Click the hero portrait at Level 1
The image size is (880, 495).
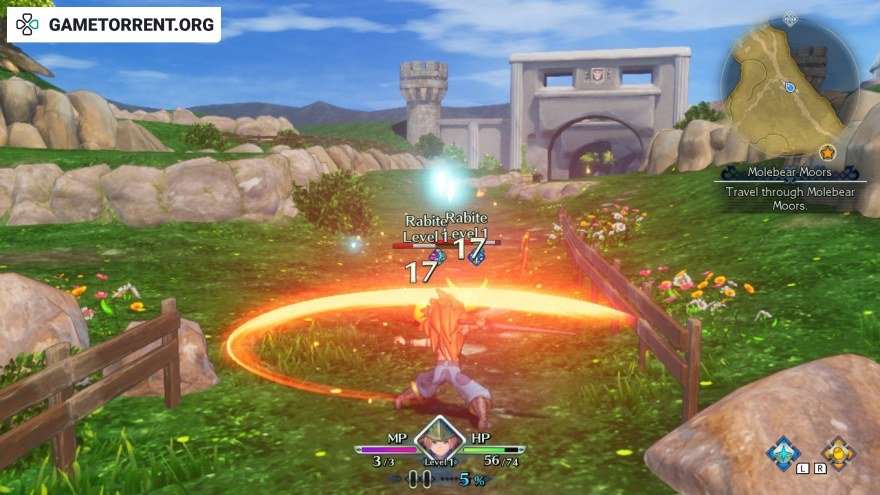[440, 437]
